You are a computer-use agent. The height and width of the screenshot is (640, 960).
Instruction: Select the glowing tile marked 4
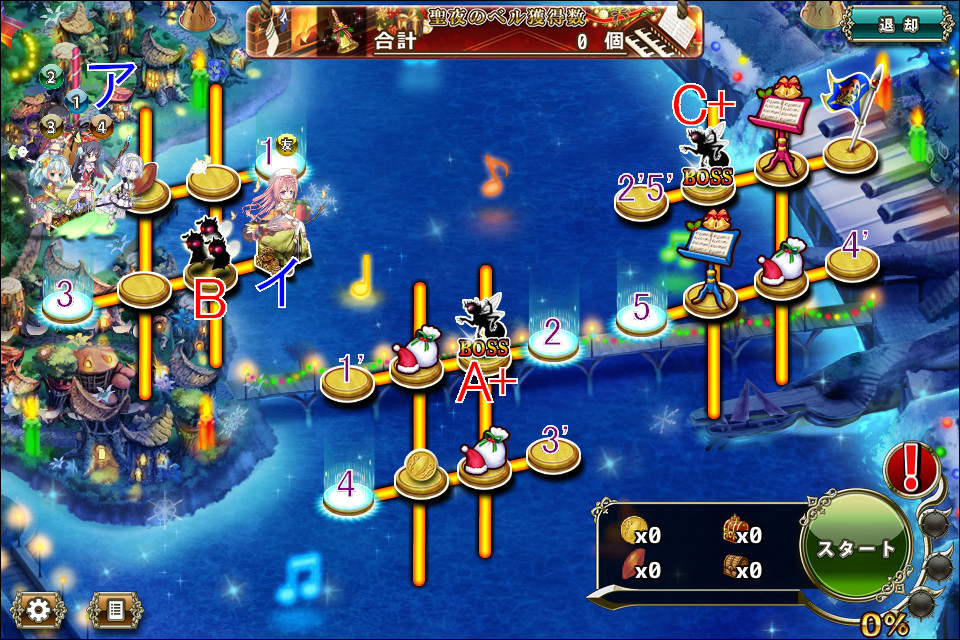(349, 494)
